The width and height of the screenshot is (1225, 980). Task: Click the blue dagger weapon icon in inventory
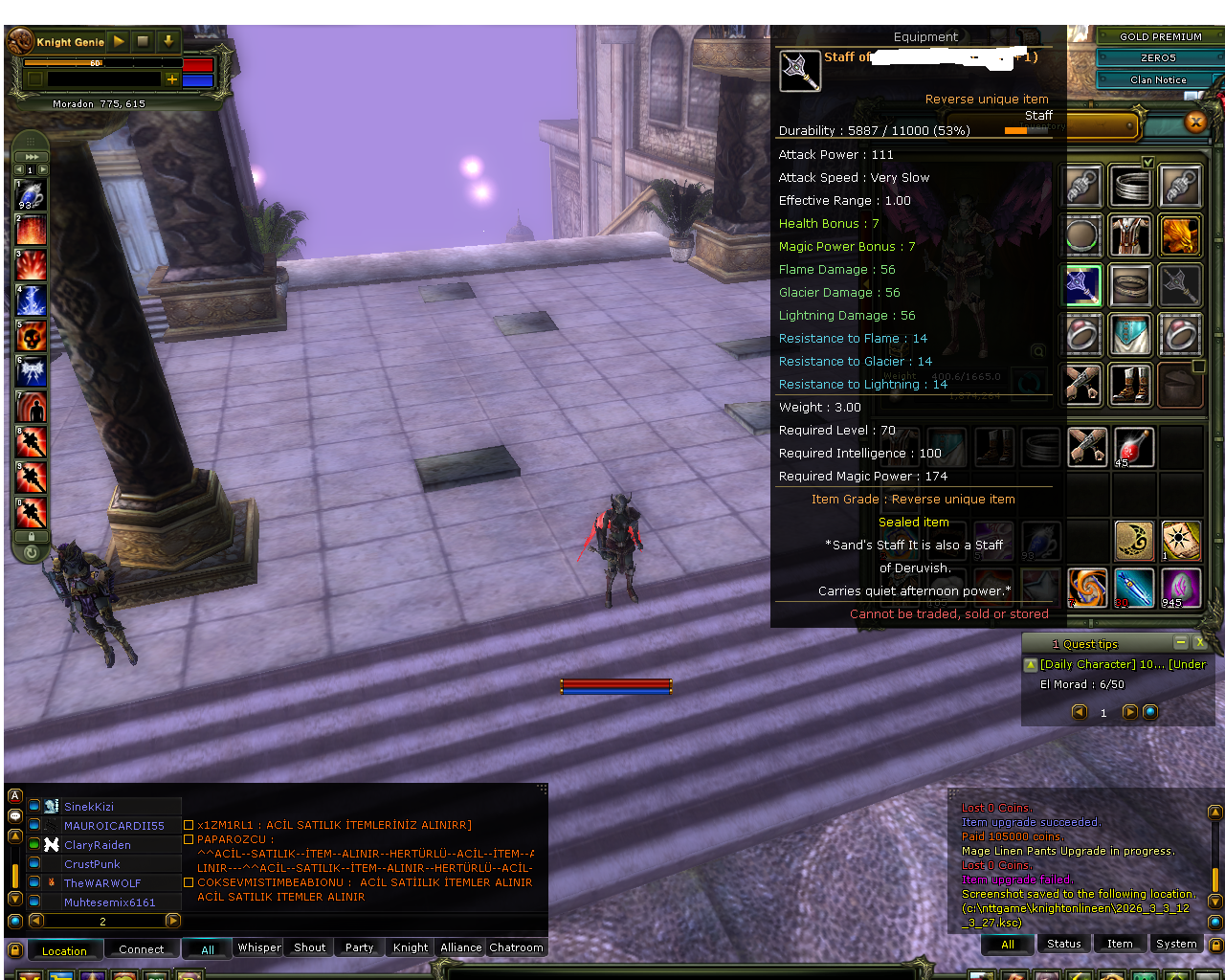pos(1134,589)
